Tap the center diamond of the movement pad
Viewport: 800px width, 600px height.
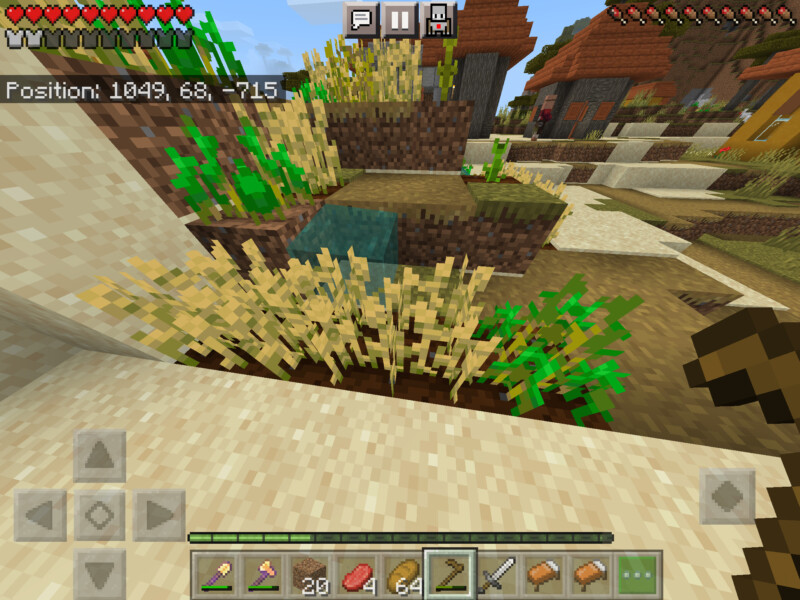click(100, 516)
